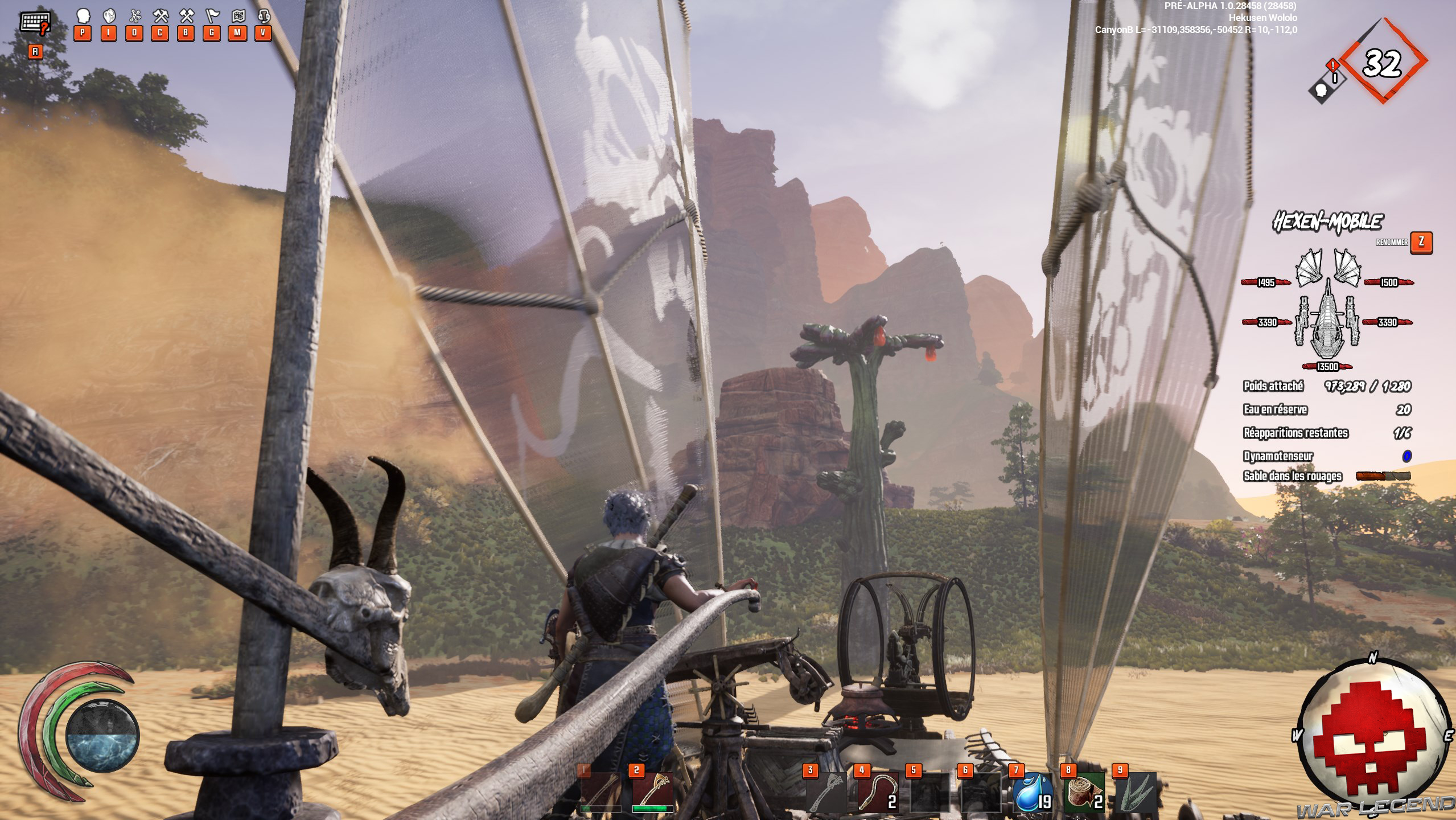Open the white flag guild icon
Screen dimensions: 1456x820
coord(212,16)
